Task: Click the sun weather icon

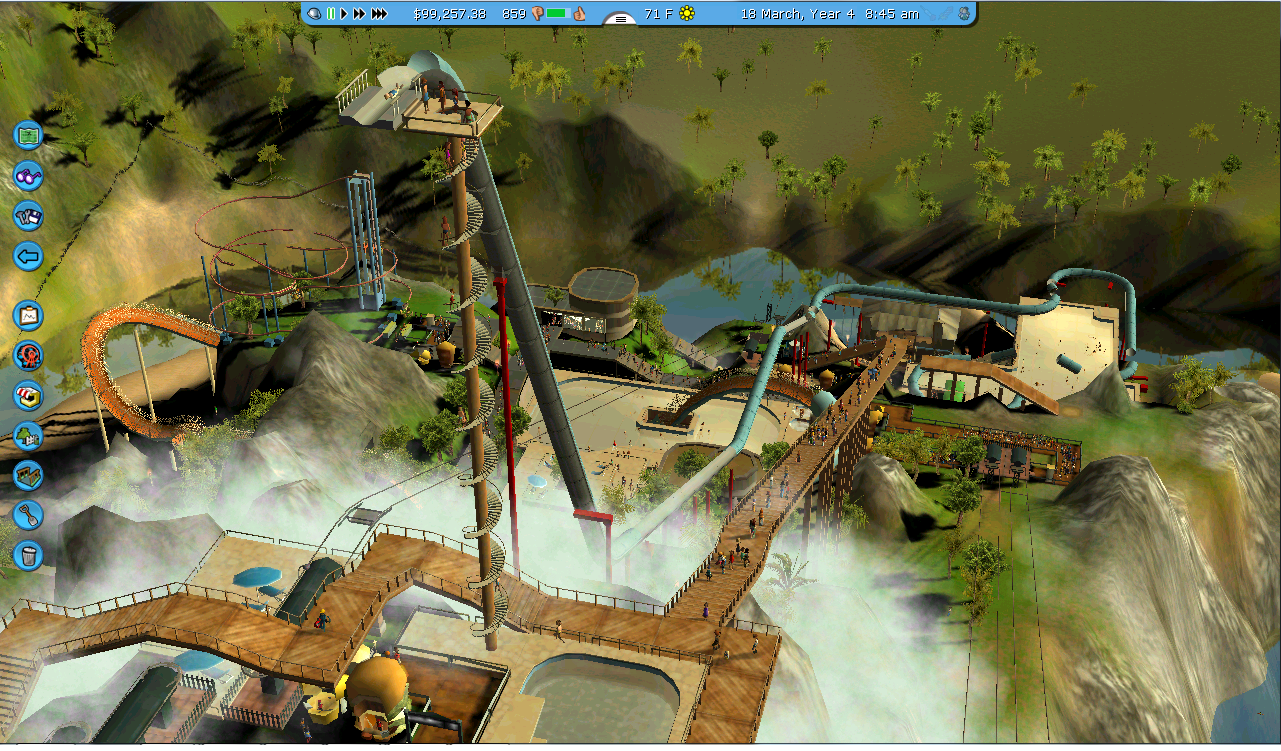Action: (x=686, y=14)
